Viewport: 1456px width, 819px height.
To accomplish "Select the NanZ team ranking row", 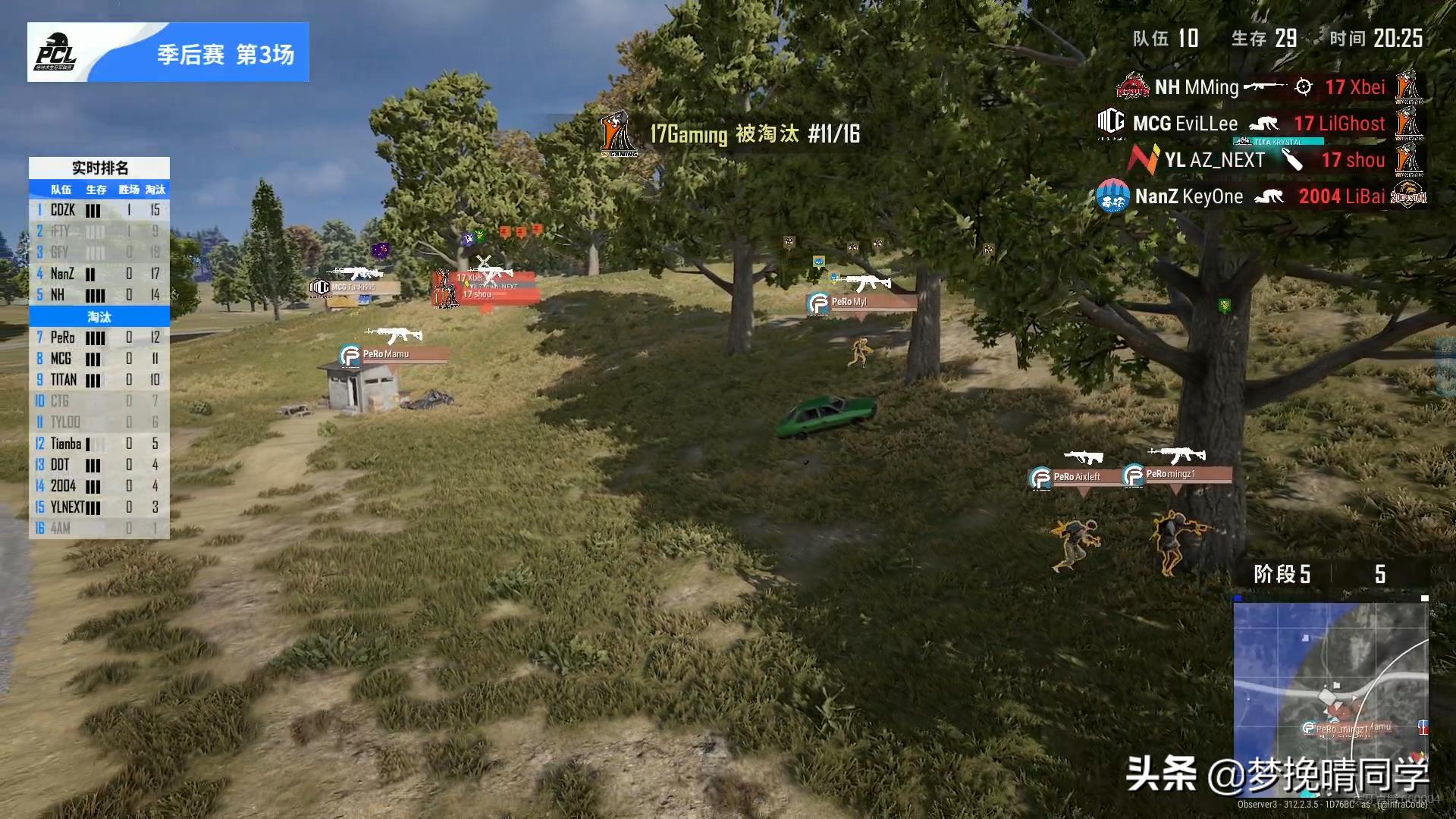I will 99,274.
